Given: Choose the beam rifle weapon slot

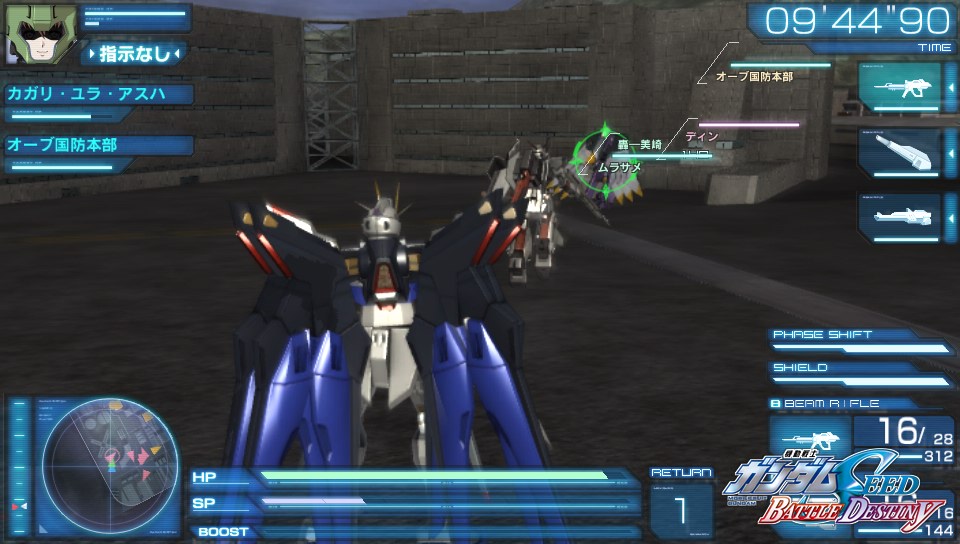Looking at the screenshot, I should coord(899,87).
